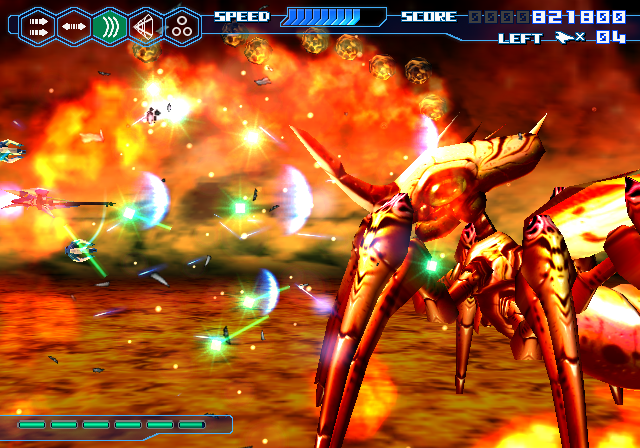Switch to the wireframe cone weapon
Screen dimensions: 640x448
pyautogui.click(x=146, y=26)
